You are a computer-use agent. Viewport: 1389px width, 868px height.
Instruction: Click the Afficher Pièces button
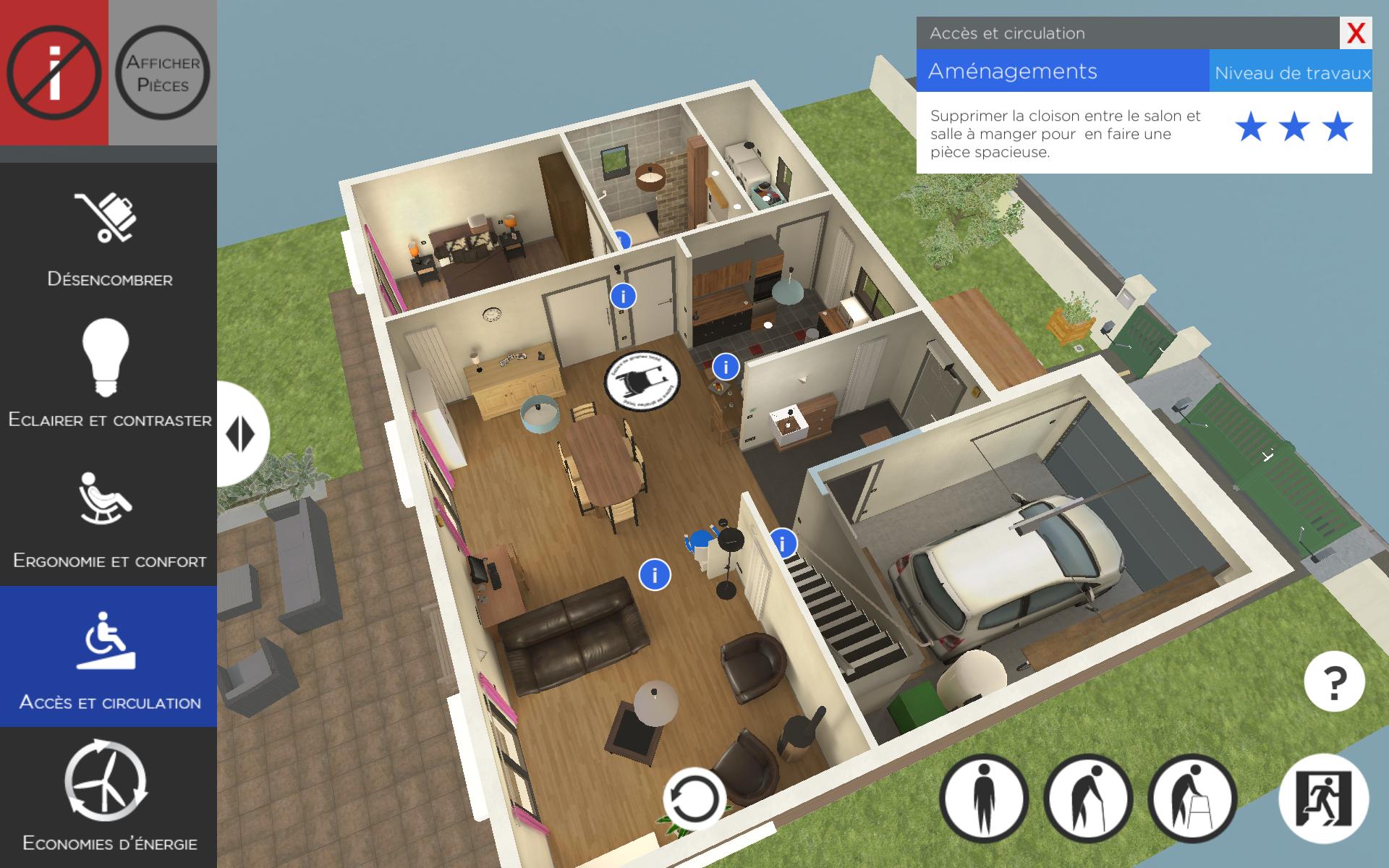coord(163,72)
